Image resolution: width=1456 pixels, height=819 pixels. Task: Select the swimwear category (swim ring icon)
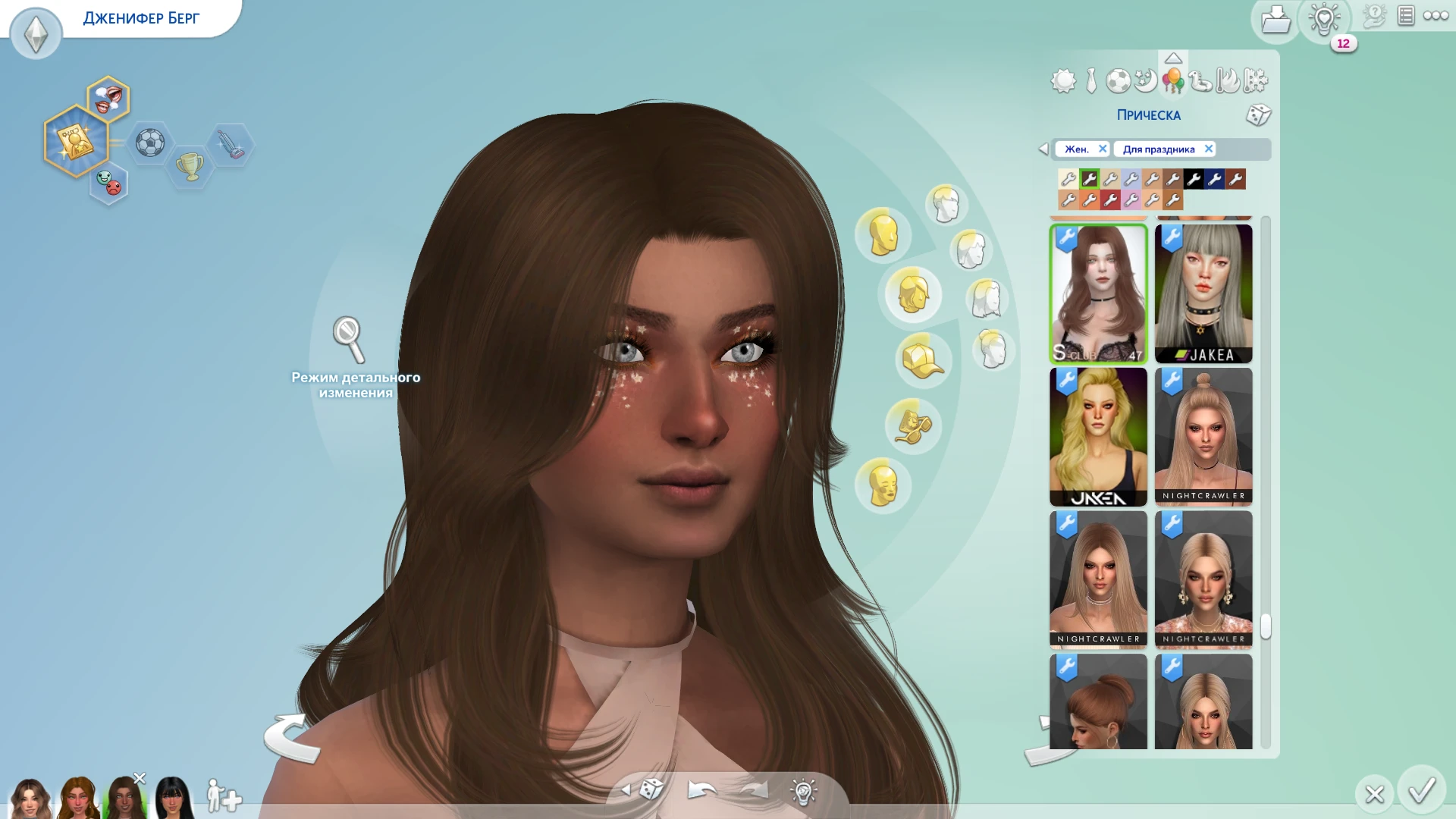tap(1200, 80)
